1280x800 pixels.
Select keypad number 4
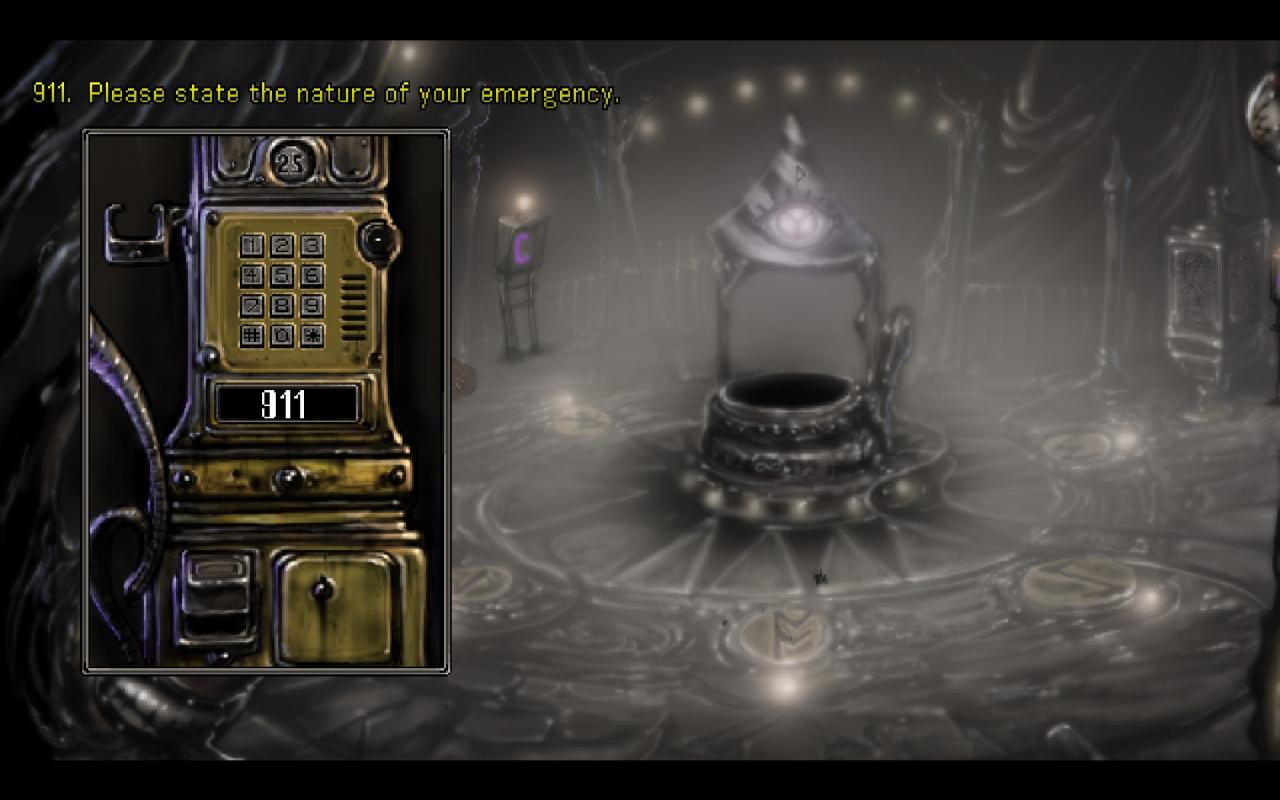(x=252, y=275)
